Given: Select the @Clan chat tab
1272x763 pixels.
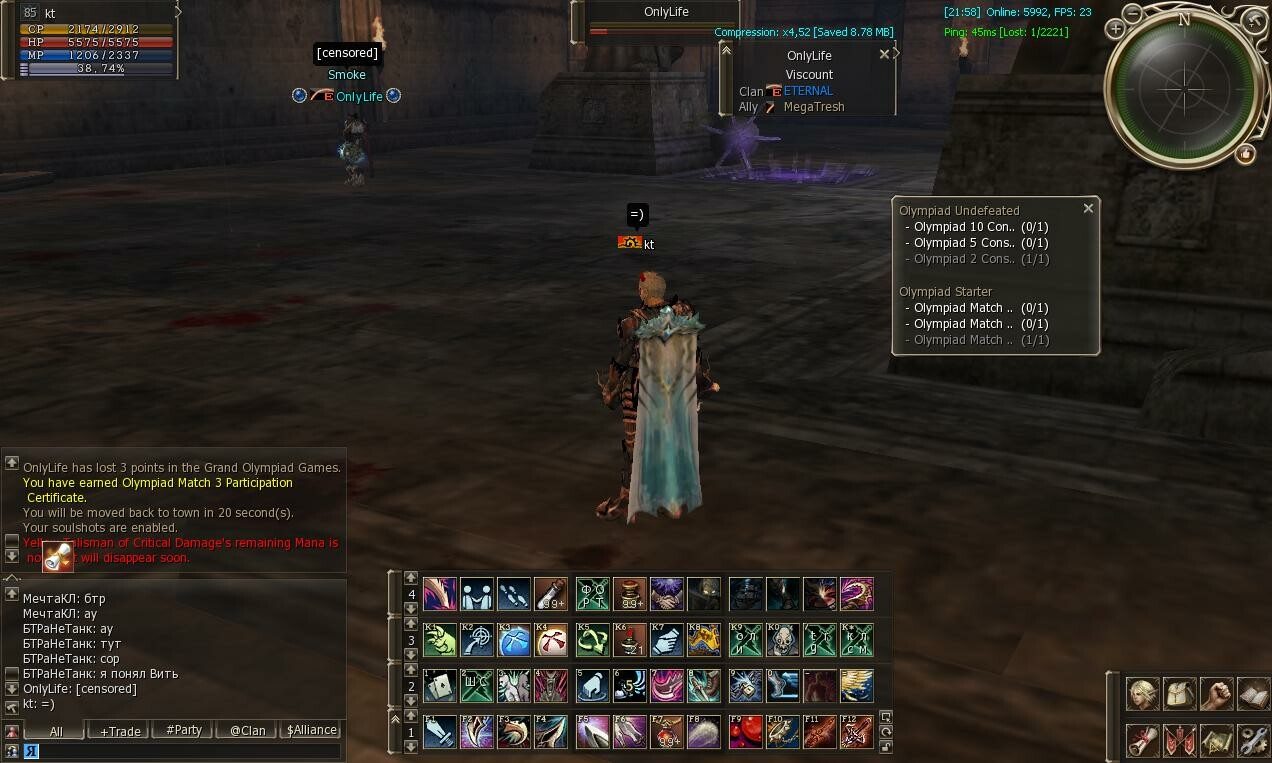Looking at the screenshot, I should [247, 731].
